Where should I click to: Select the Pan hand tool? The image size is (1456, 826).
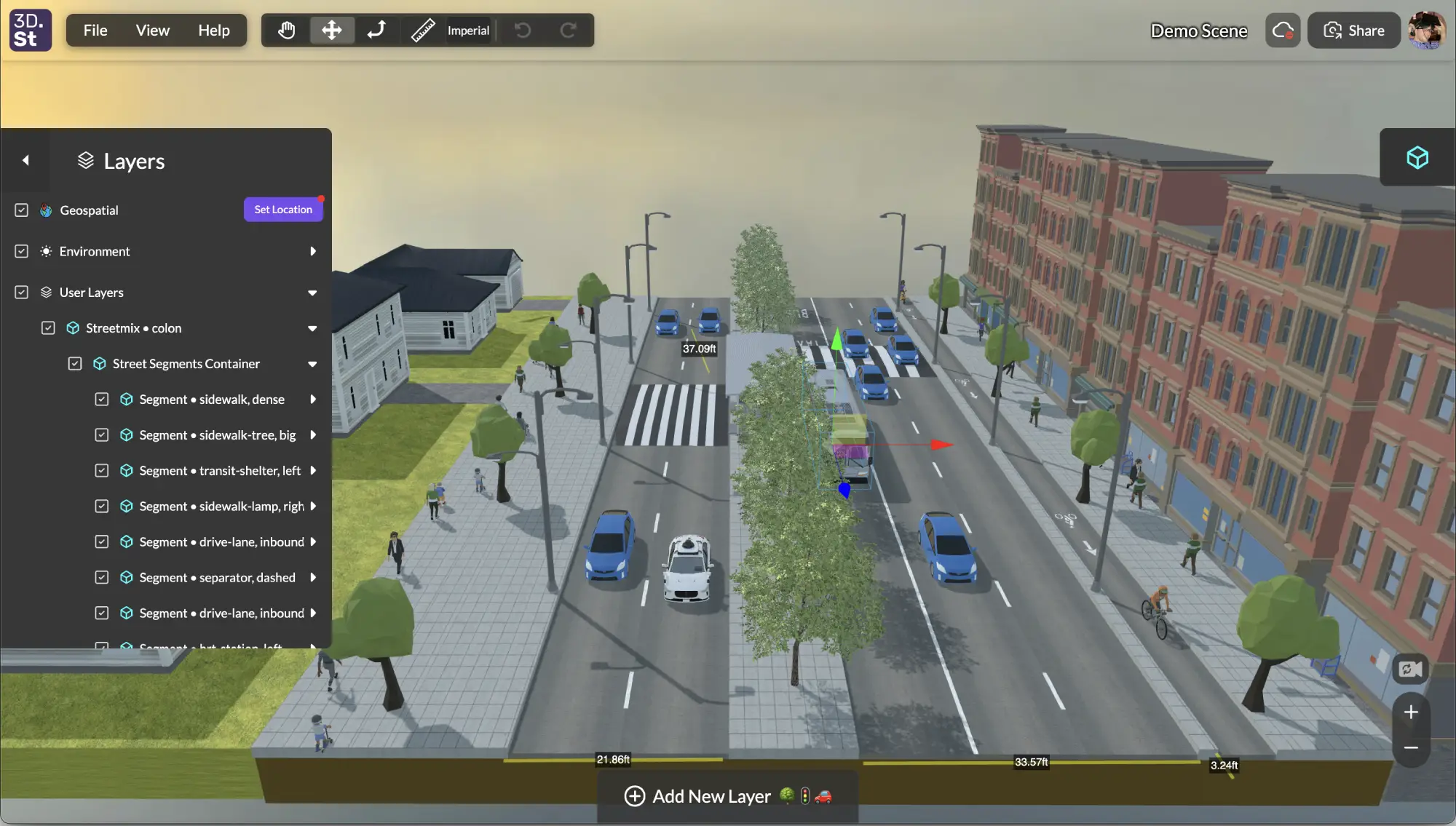[287, 30]
